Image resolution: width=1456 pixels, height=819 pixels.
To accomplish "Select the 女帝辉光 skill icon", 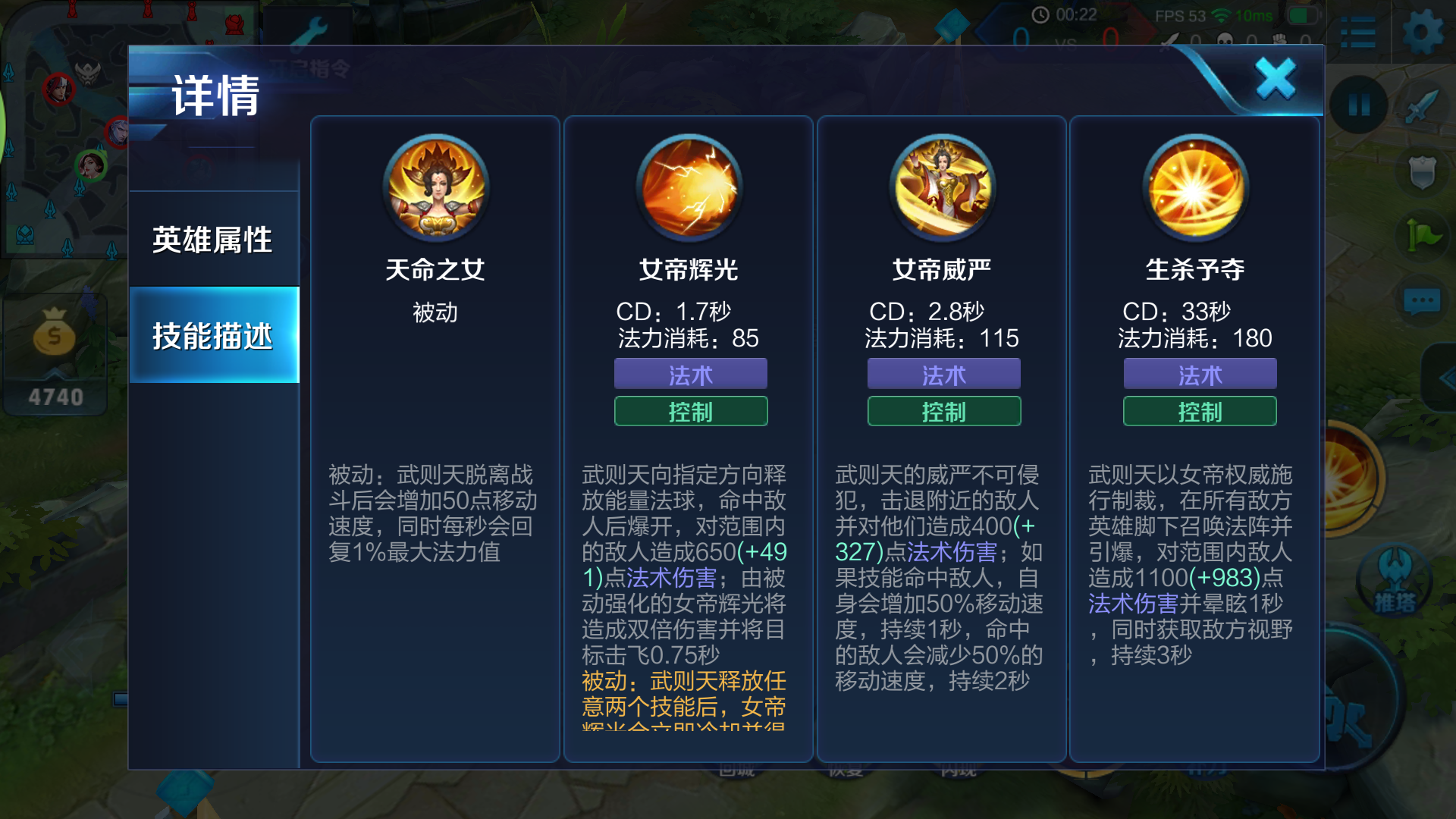I will (x=690, y=188).
